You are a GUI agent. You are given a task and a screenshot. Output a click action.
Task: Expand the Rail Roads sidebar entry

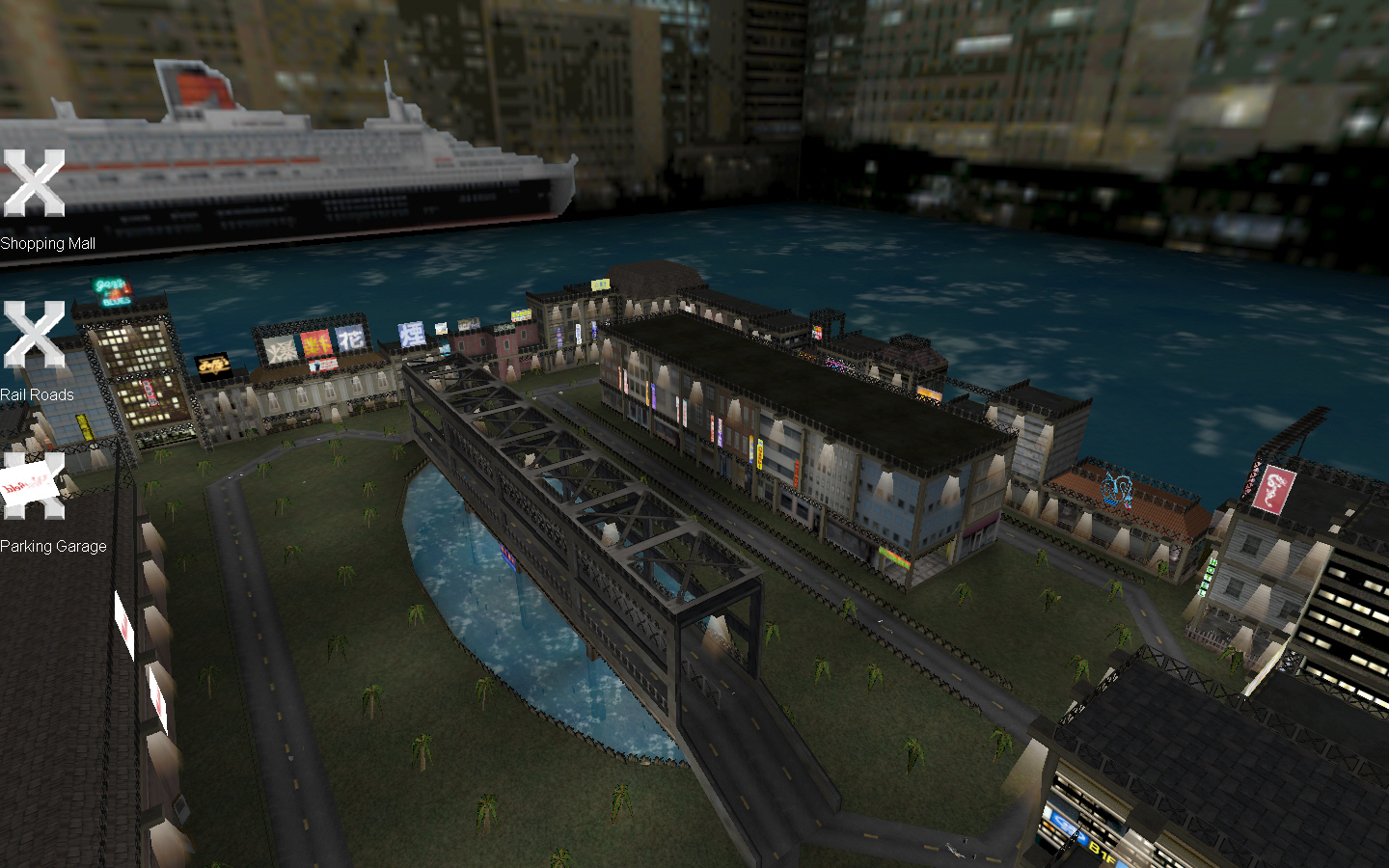39,394
